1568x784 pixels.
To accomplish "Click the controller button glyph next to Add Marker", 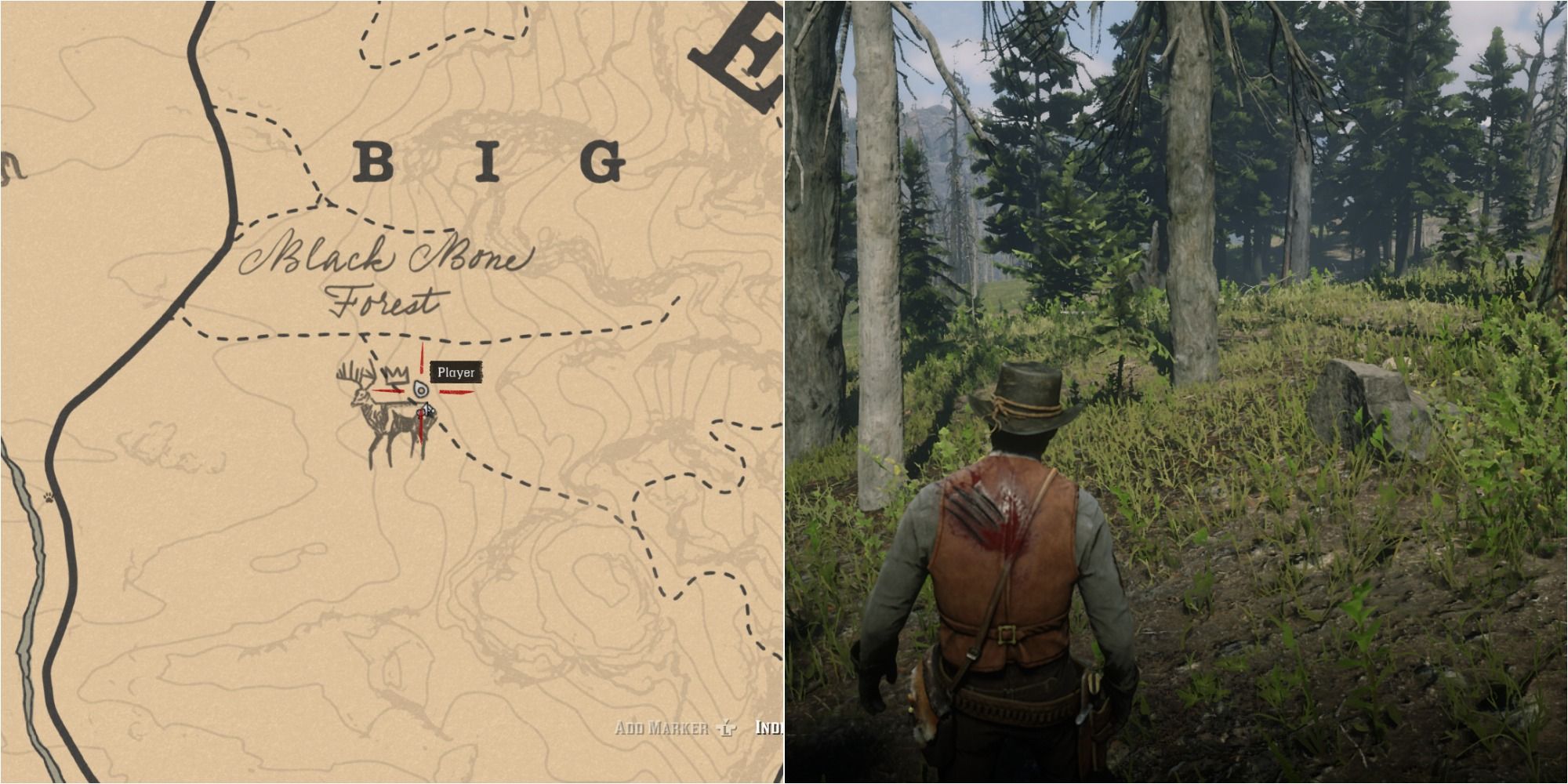I will pyautogui.click(x=727, y=728).
